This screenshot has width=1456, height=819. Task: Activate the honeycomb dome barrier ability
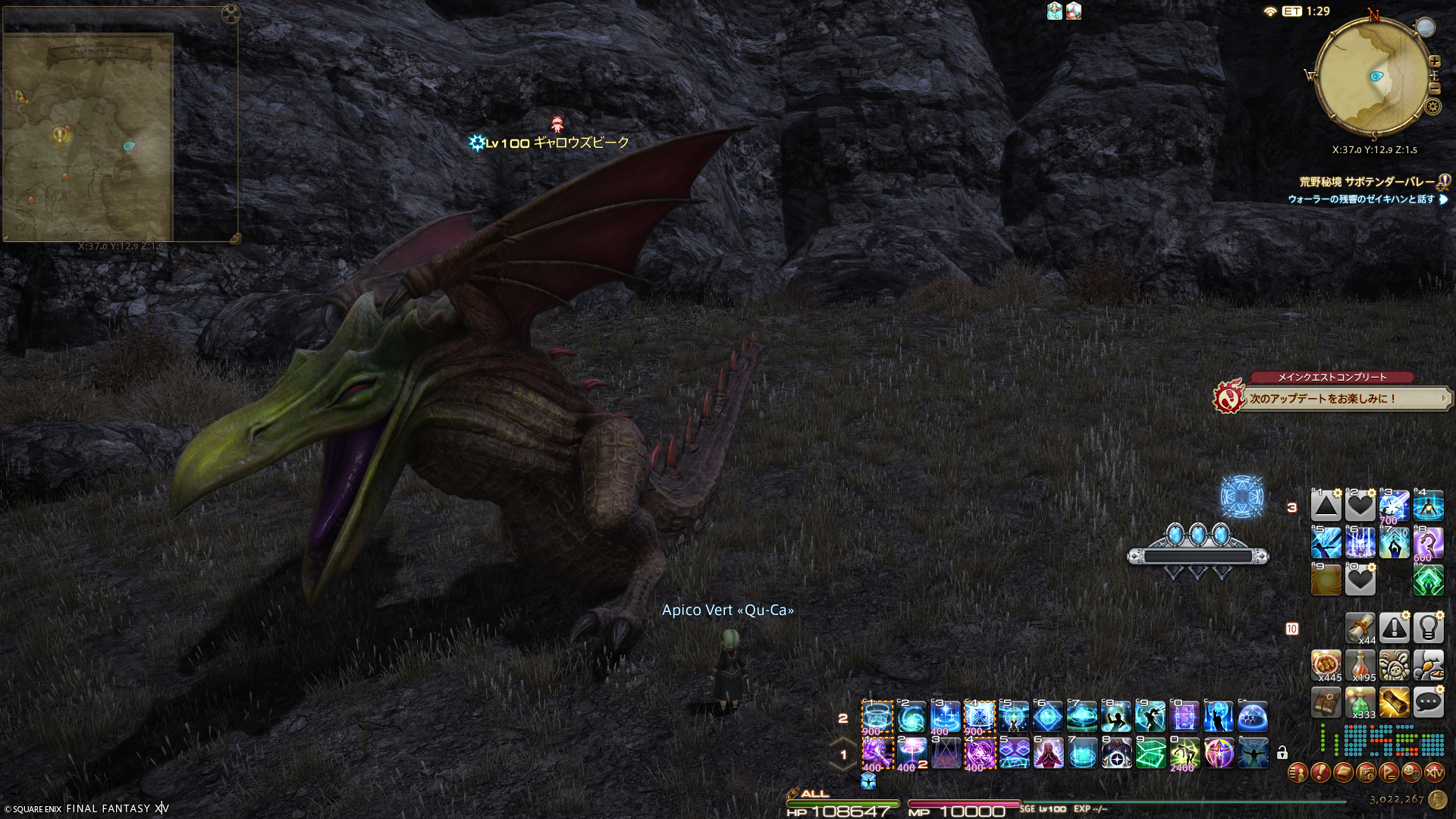pos(1253,717)
